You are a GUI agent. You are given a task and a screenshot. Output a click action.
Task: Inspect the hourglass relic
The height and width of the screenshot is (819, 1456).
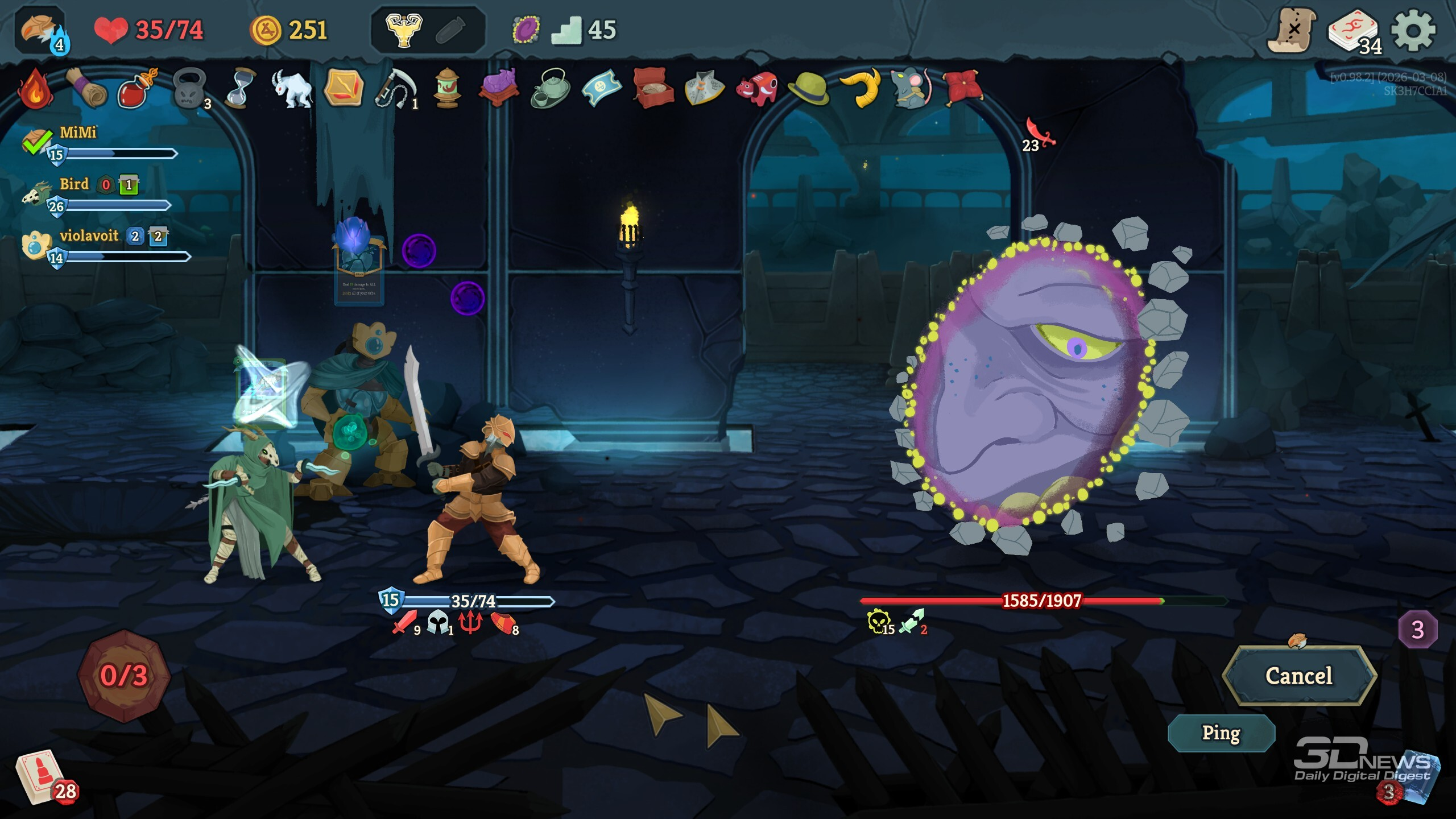pos(239,89)
